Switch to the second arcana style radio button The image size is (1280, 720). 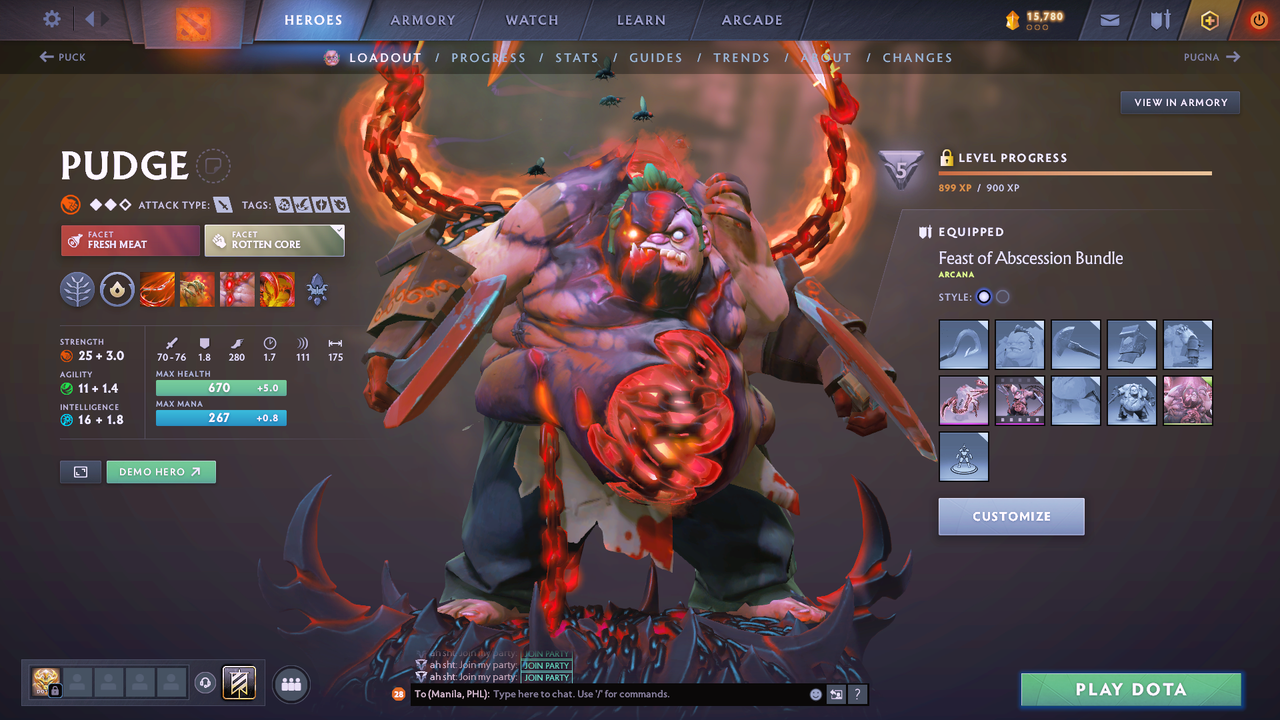1002,296
